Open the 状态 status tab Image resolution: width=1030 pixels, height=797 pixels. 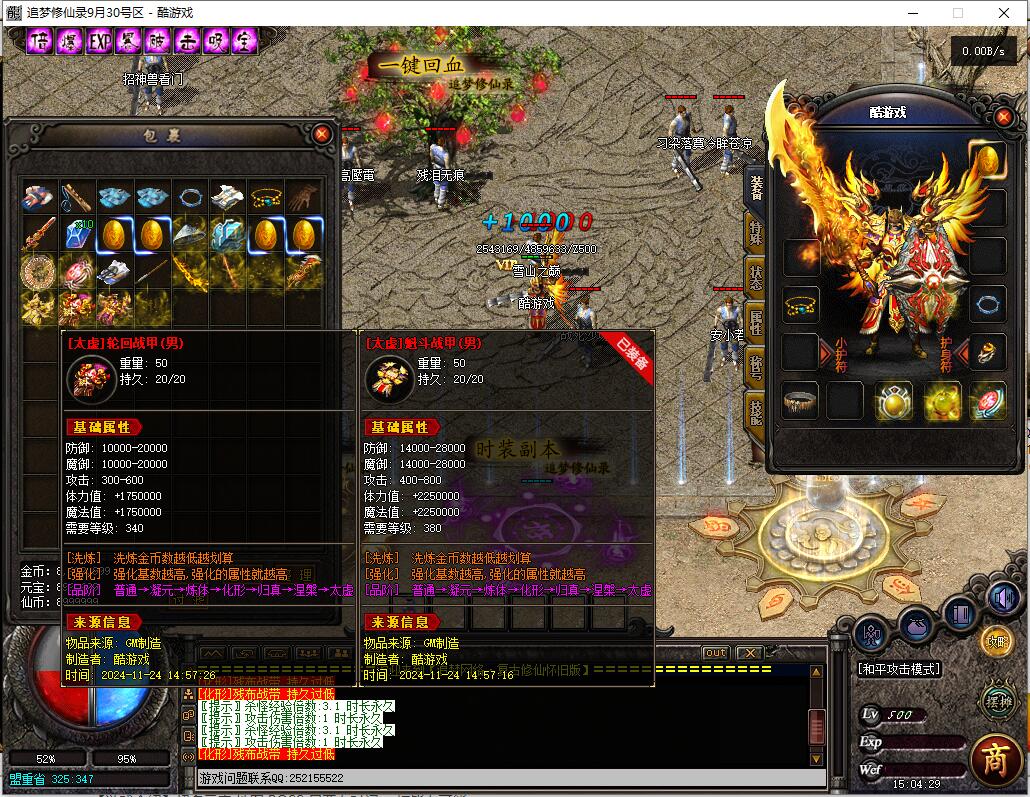[x=756, y=276]
